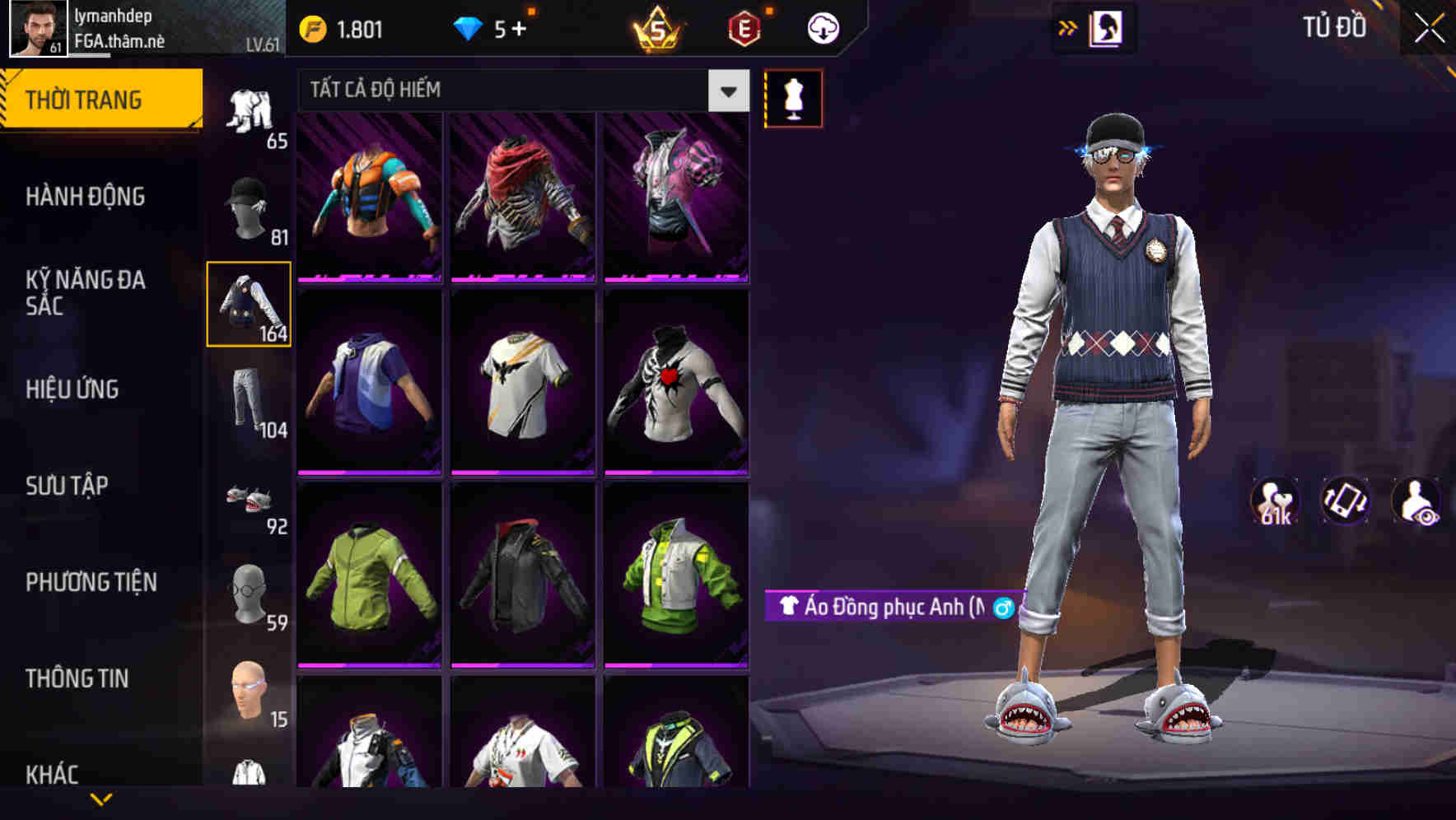This screenshot has height=820, width=1456.
Task: Switch to the HÀNH ĐỘNG tab
Action: [92, 197]
